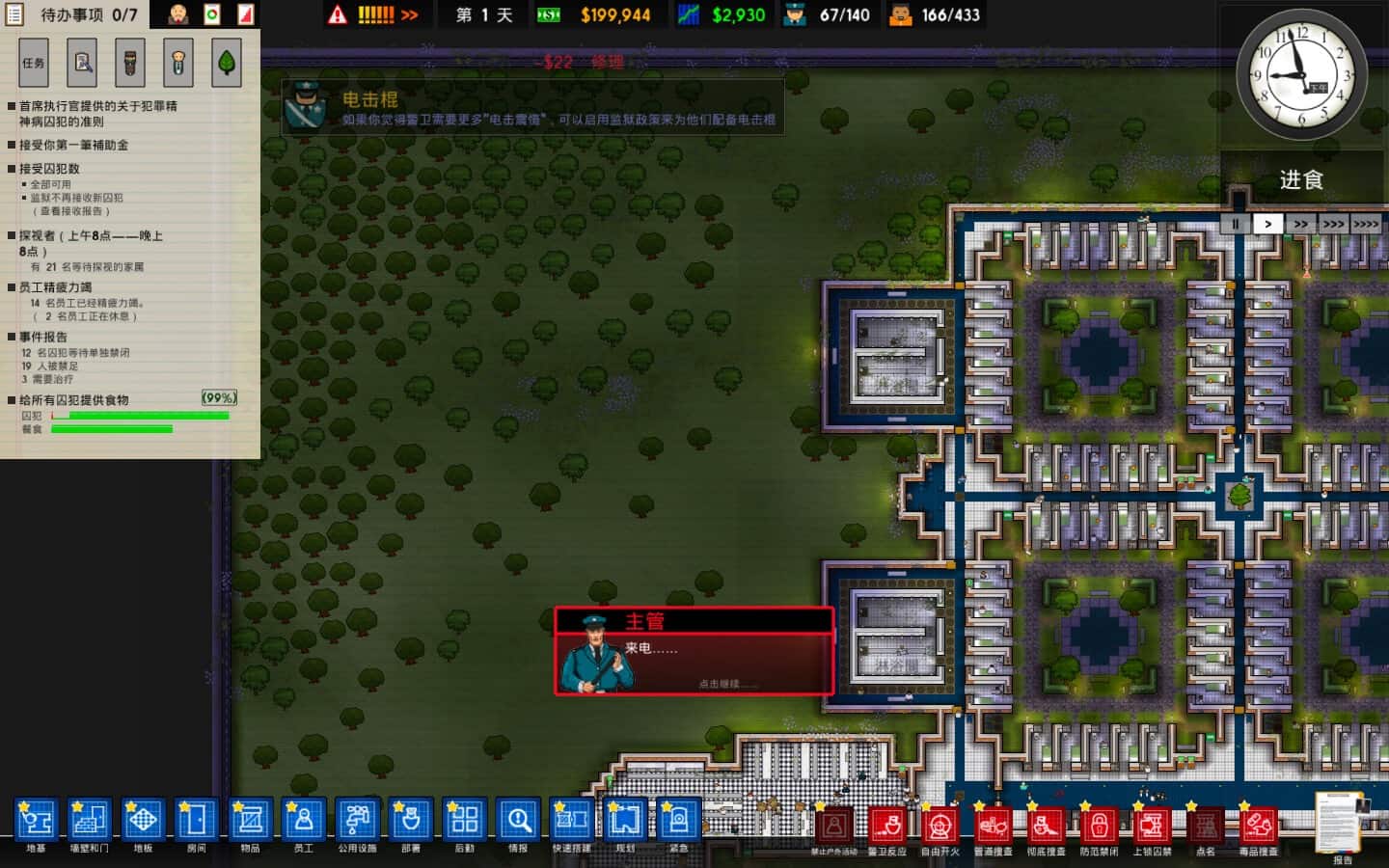Activate 毒品搜查 drug search
1389x868 pixels.
coord(1258,827)
